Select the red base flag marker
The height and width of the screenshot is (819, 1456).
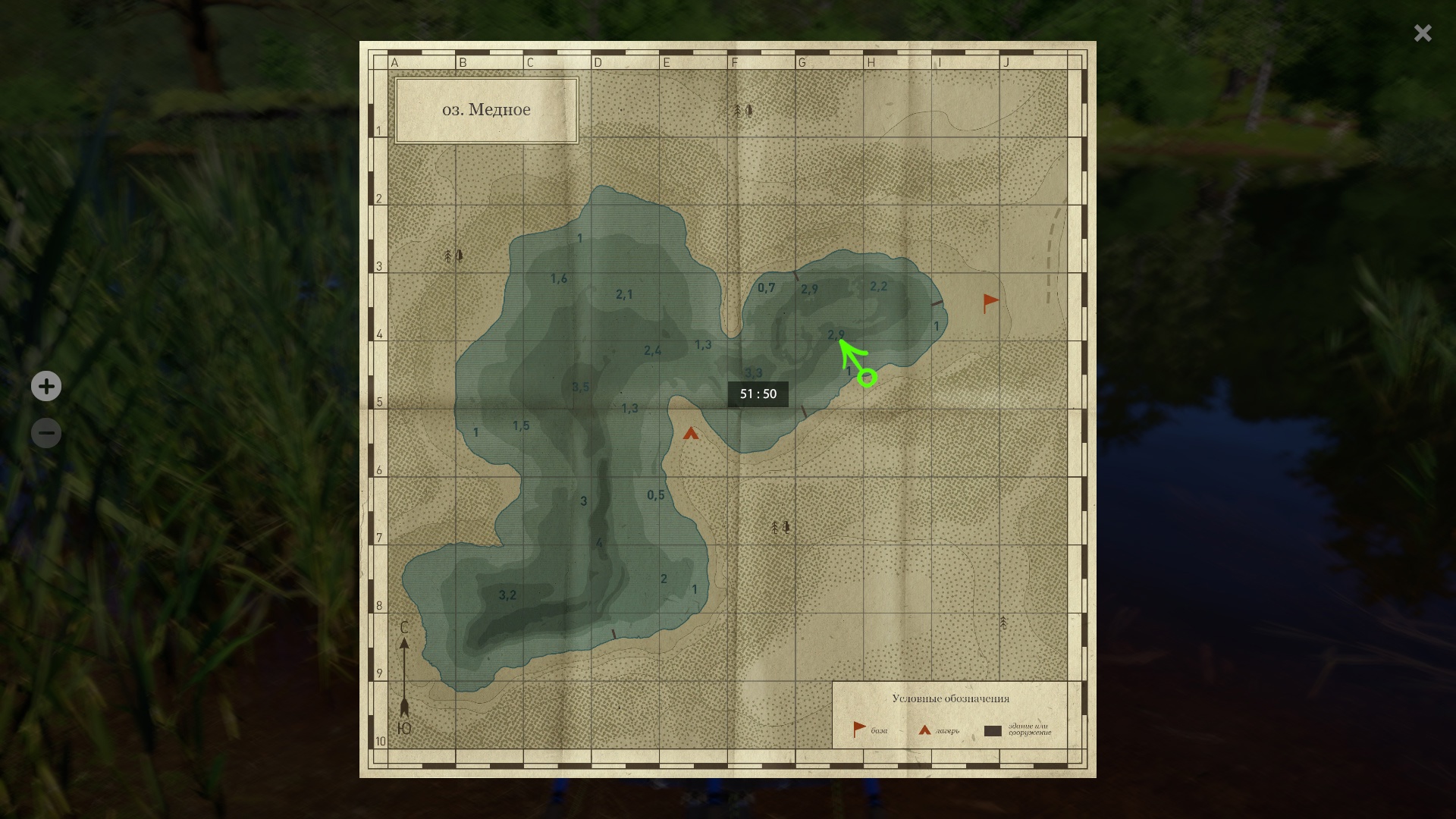point(990,303)
